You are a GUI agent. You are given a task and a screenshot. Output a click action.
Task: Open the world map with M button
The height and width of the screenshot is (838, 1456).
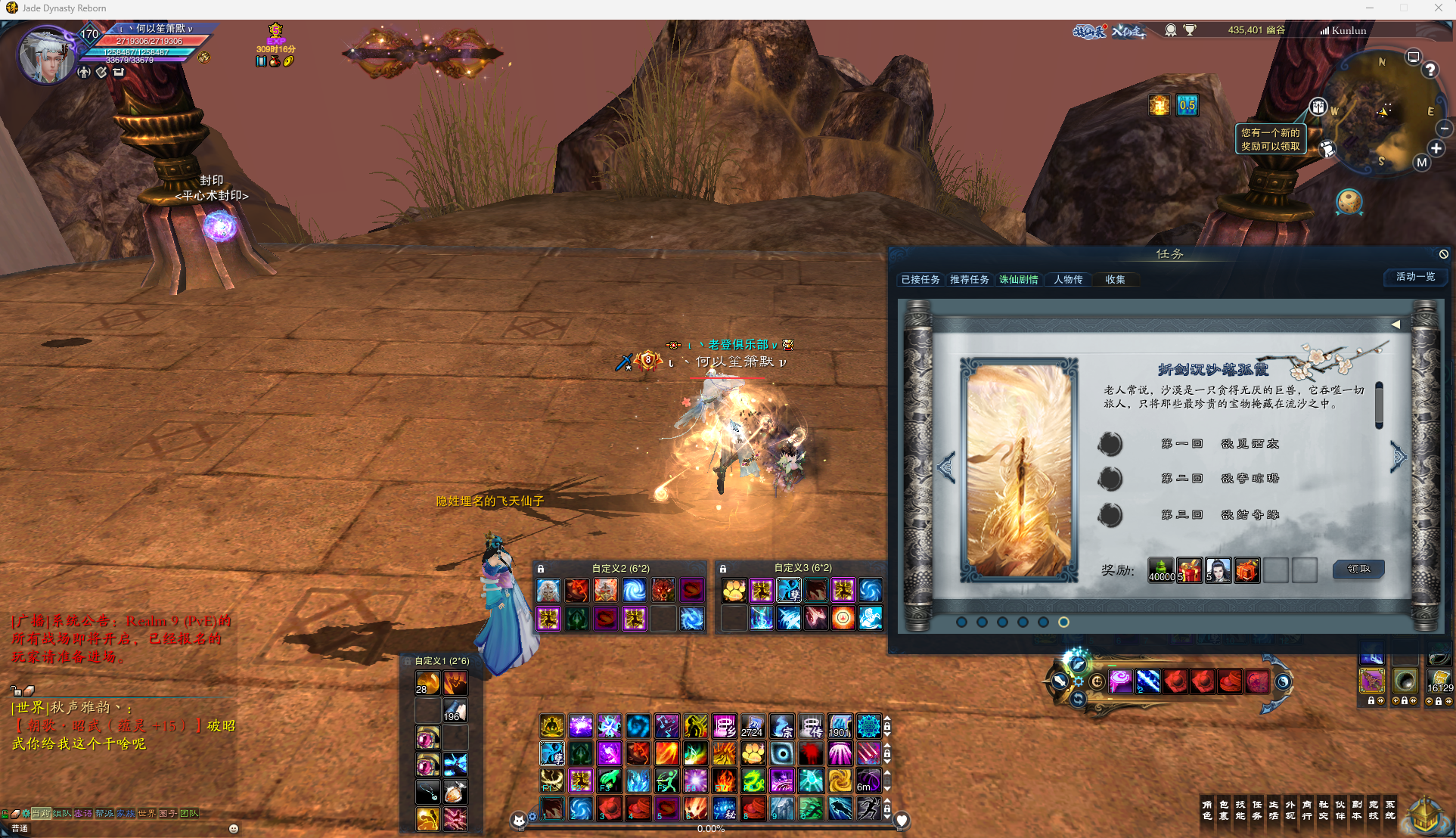click(1422, 163)
